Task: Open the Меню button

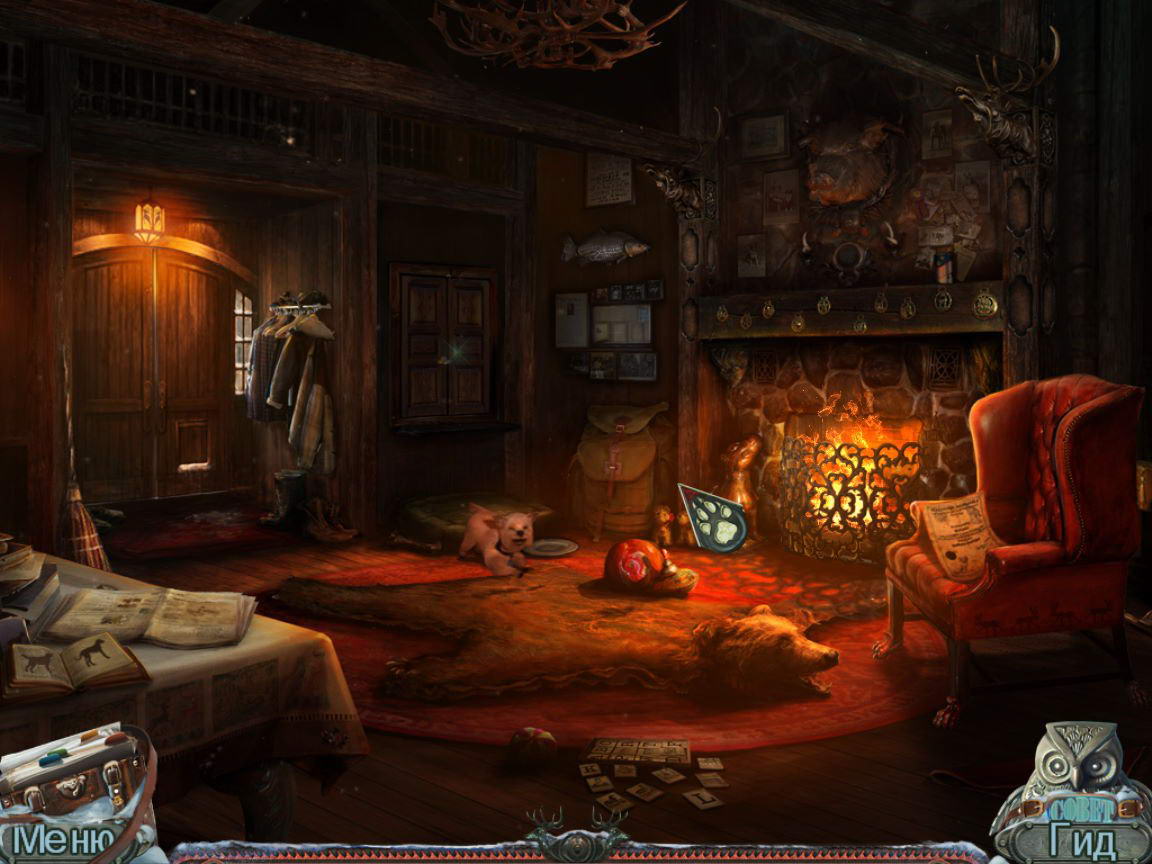Action: click(60, 841)
